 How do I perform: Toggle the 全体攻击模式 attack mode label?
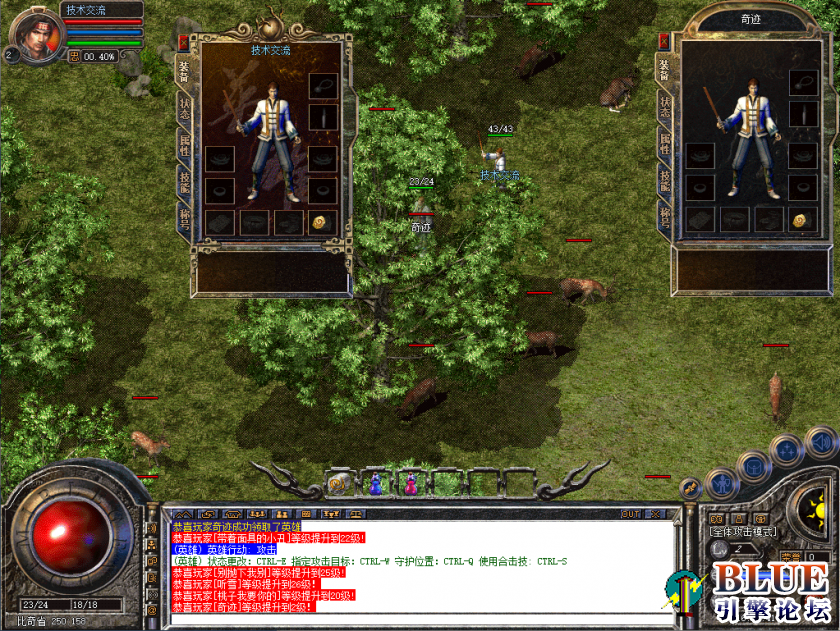743,531
